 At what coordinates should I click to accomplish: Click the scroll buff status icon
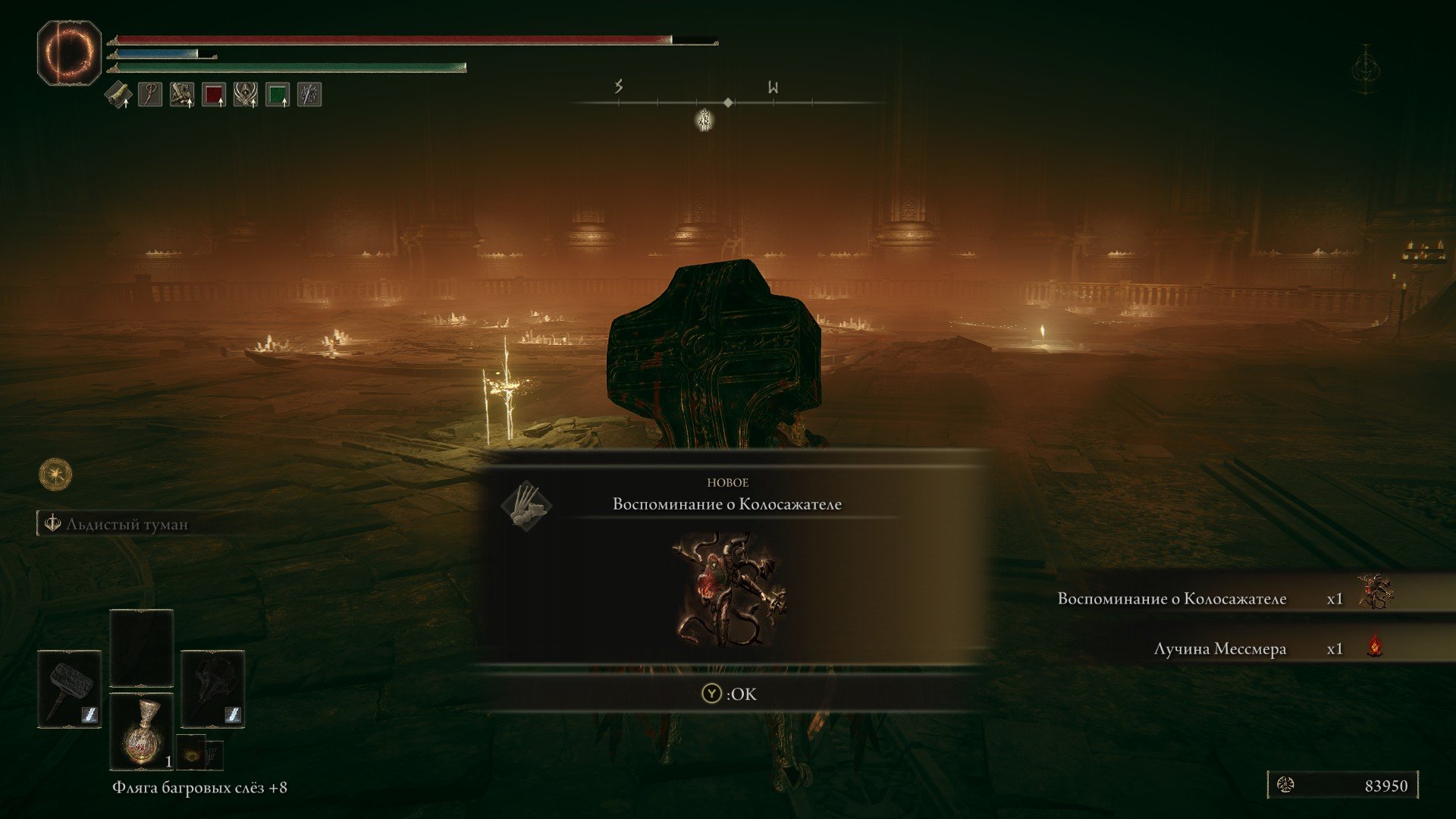pyautogui.click(x=118, y=95)
